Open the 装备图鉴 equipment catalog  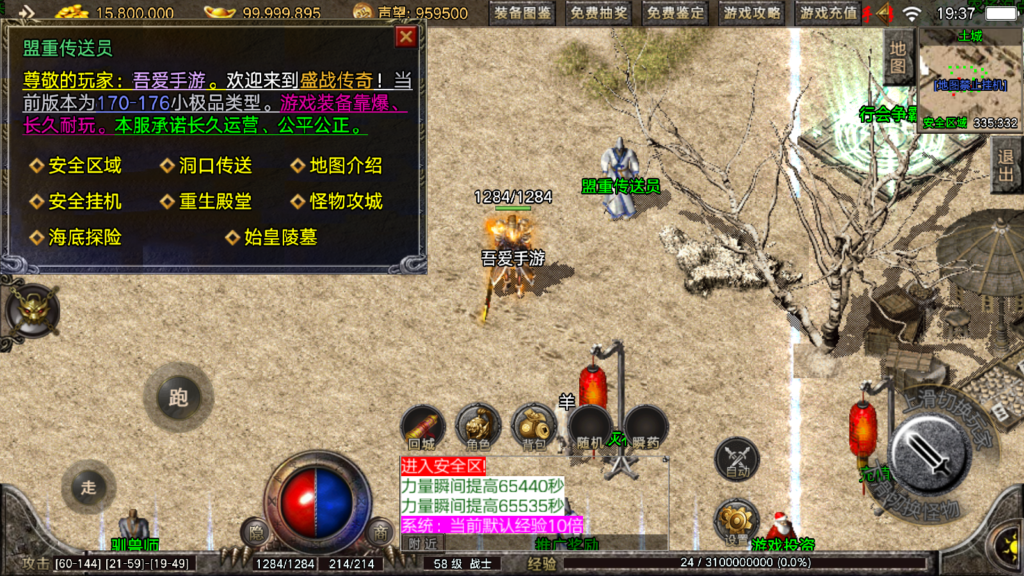[523, 13]
